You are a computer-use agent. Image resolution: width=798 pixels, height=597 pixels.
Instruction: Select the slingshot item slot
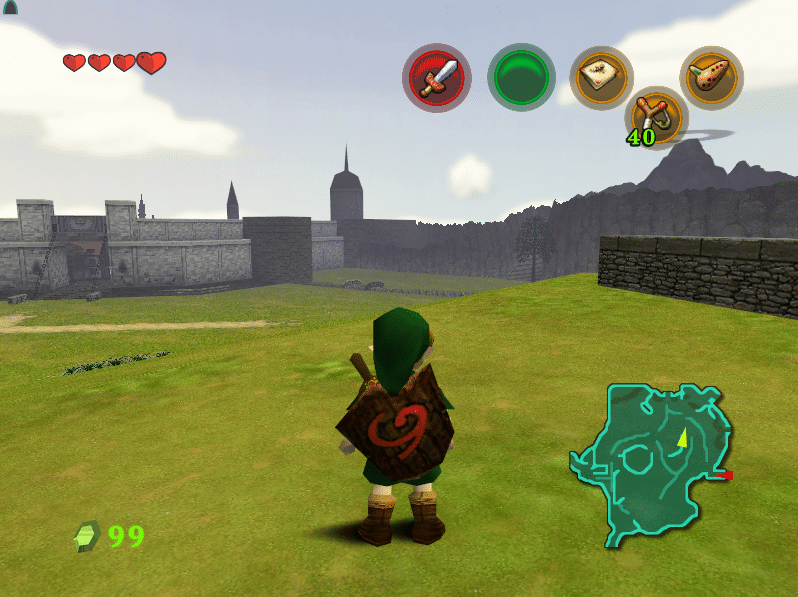(655, 115)
